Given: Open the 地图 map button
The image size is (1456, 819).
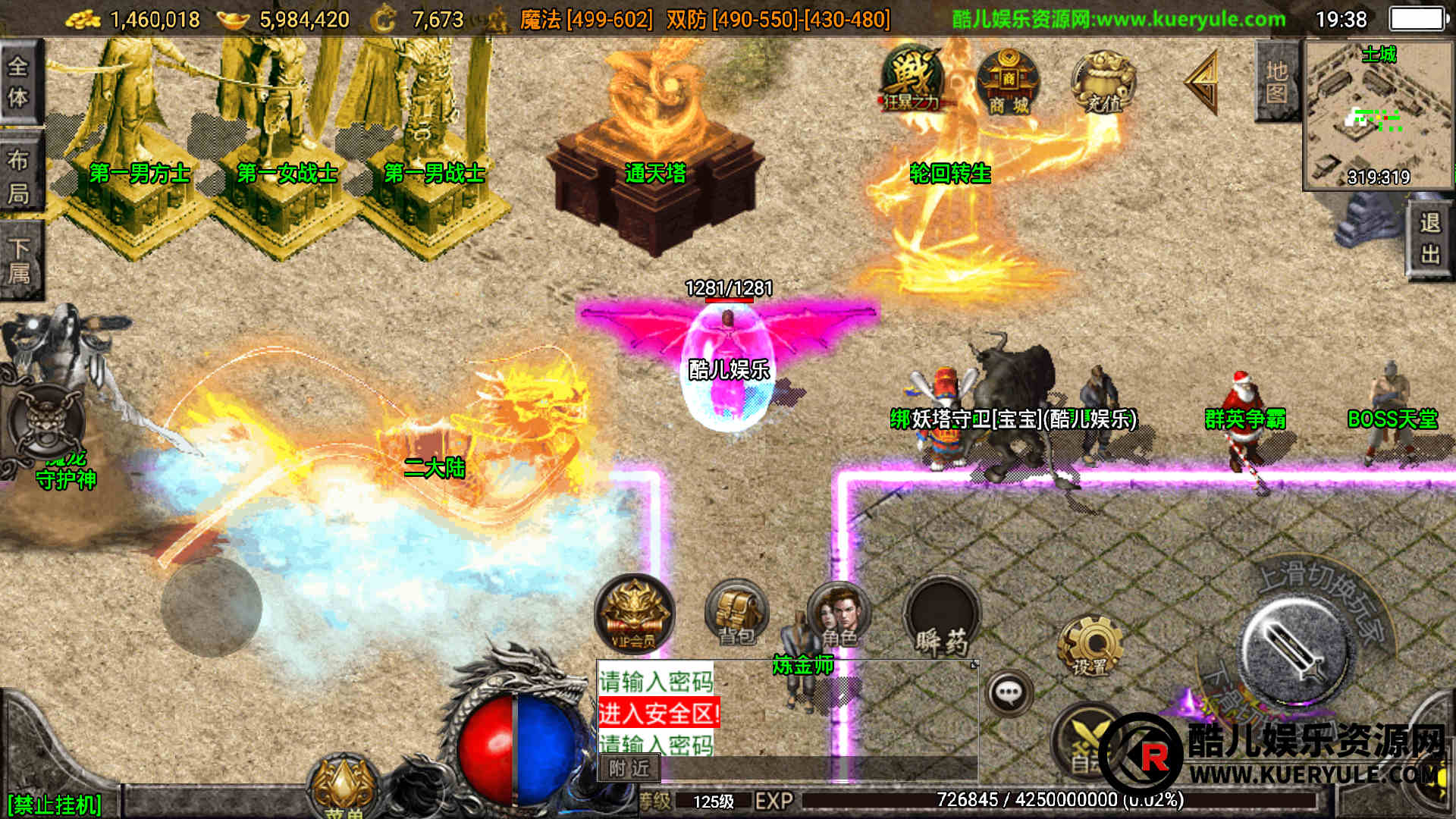Looking at the screenshot, I should tap(1277, 82).
